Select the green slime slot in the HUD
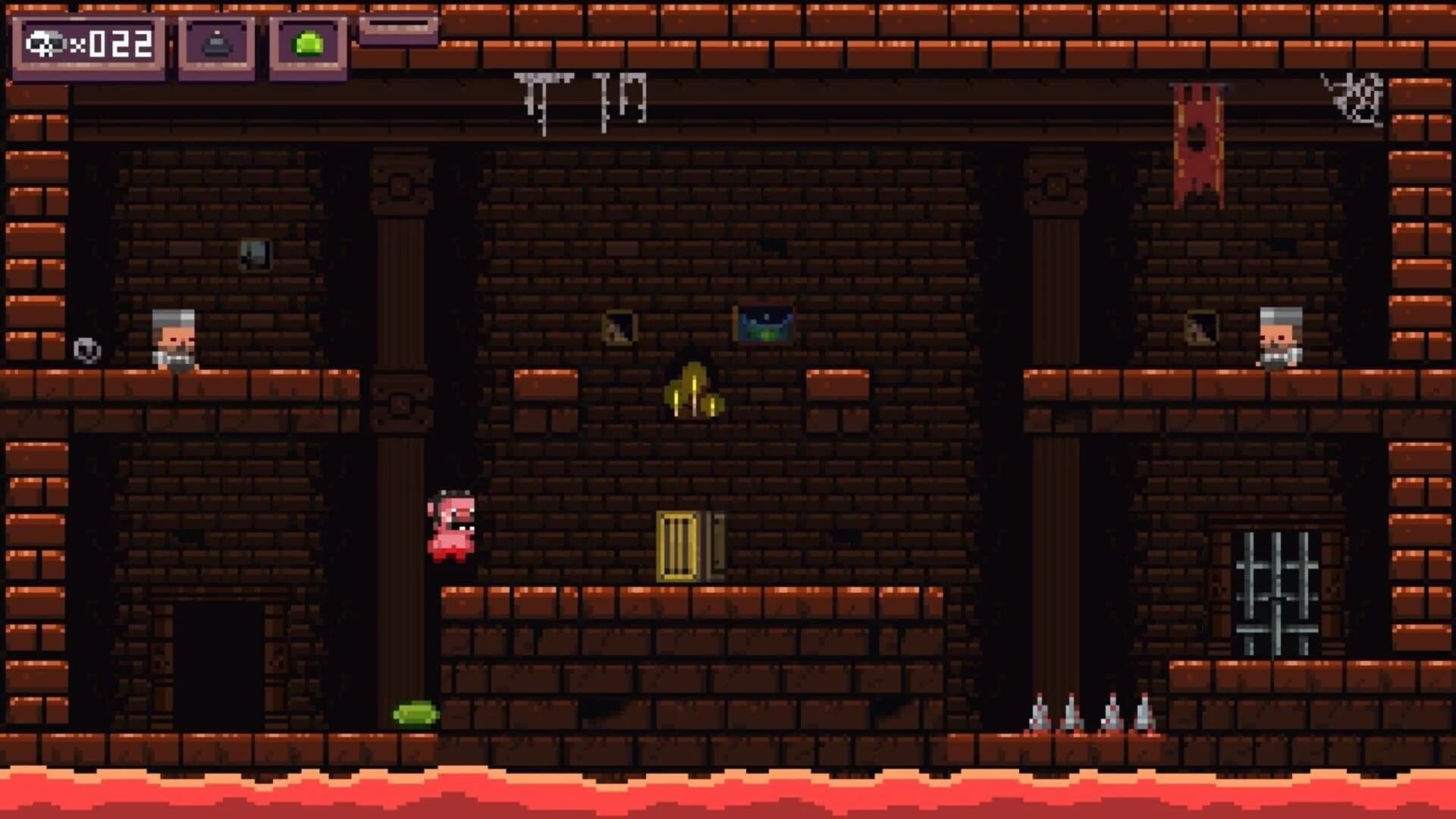Image resolution: width=1456 pixels, height=819 pixels. coord(306,44)
